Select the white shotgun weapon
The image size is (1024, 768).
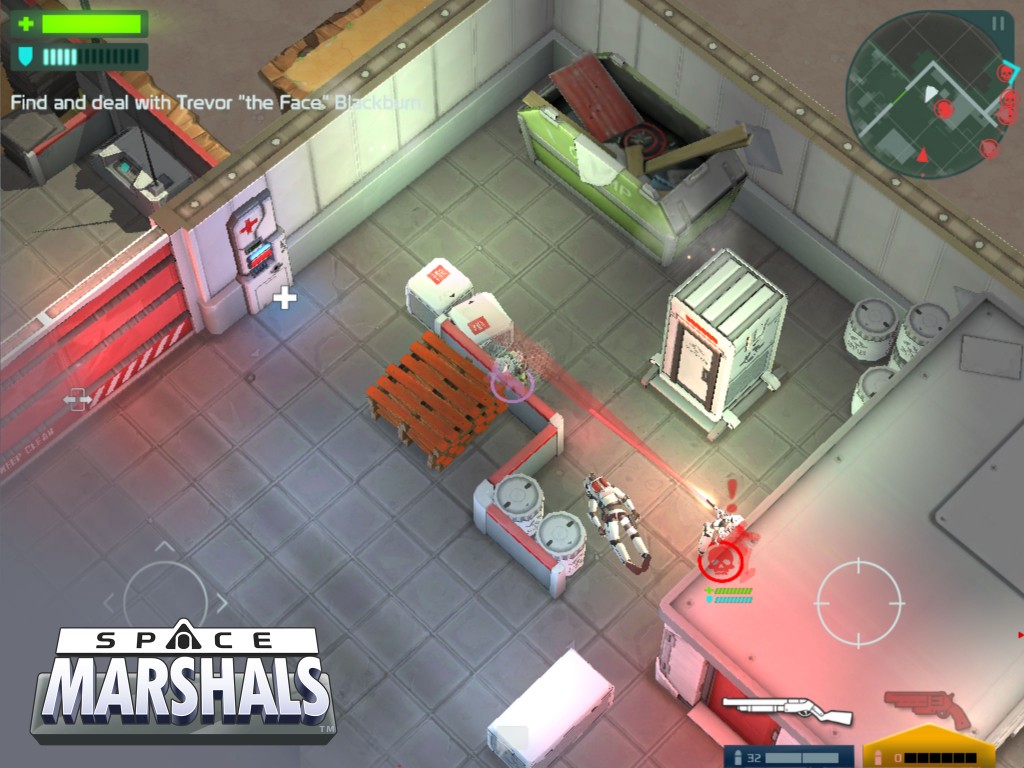786,708
